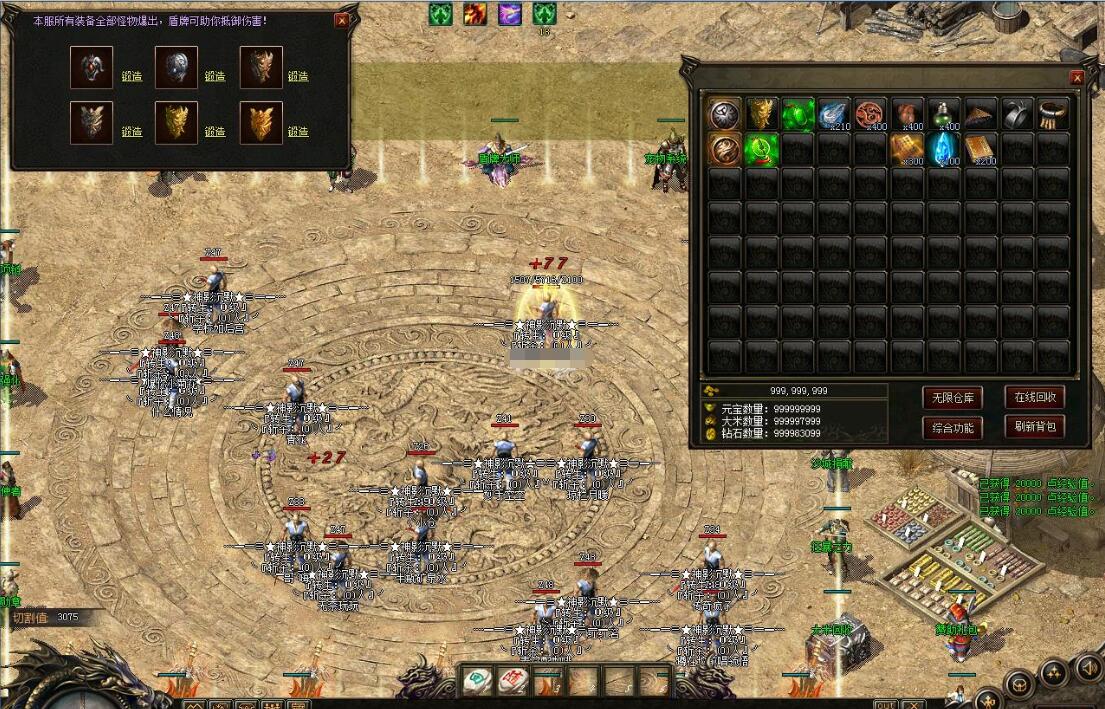Use the green scroll in the hotbar
This screenshot has height=709, width=1105.
tap(477, 682)
